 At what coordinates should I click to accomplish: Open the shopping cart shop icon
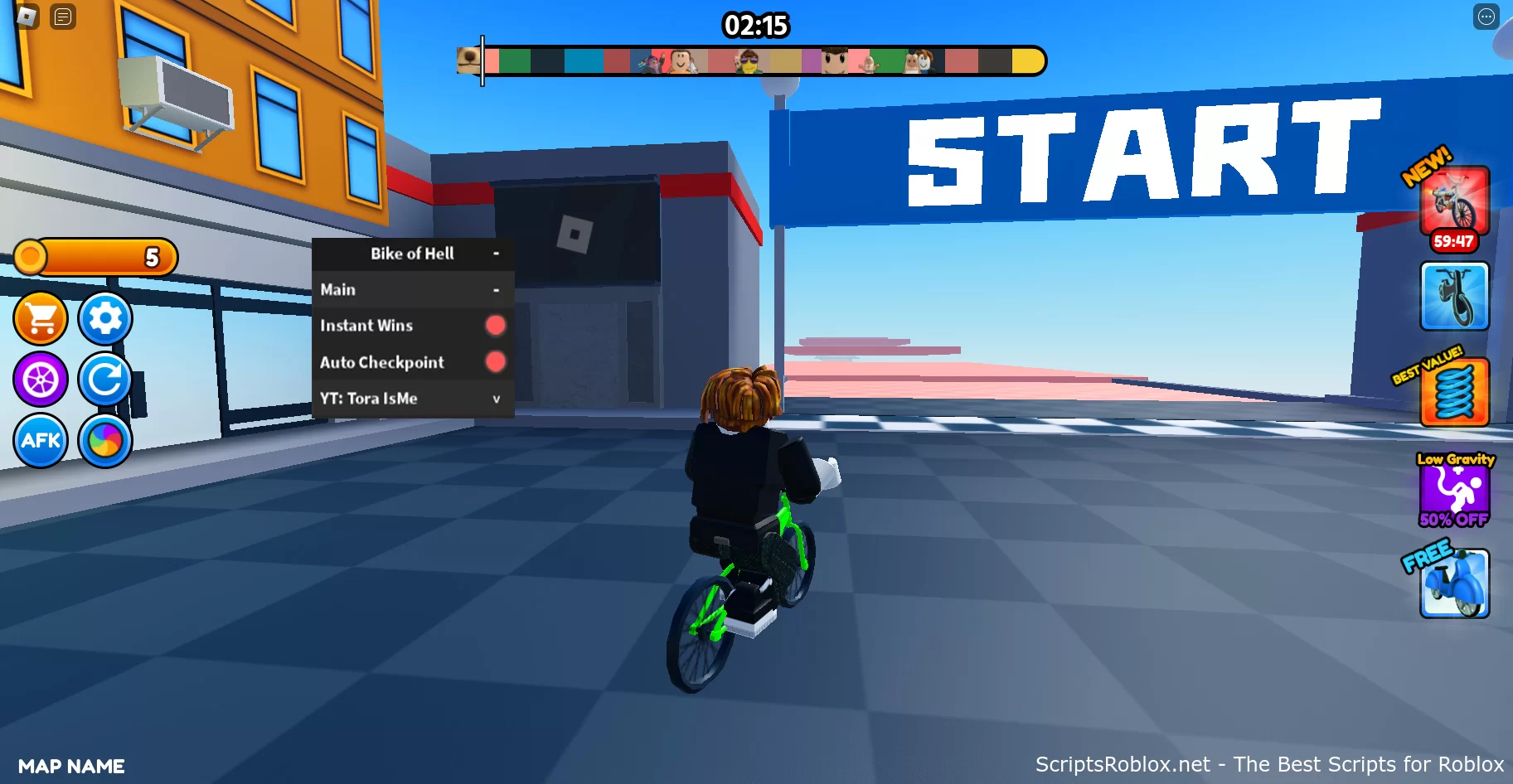click(41, 318)
